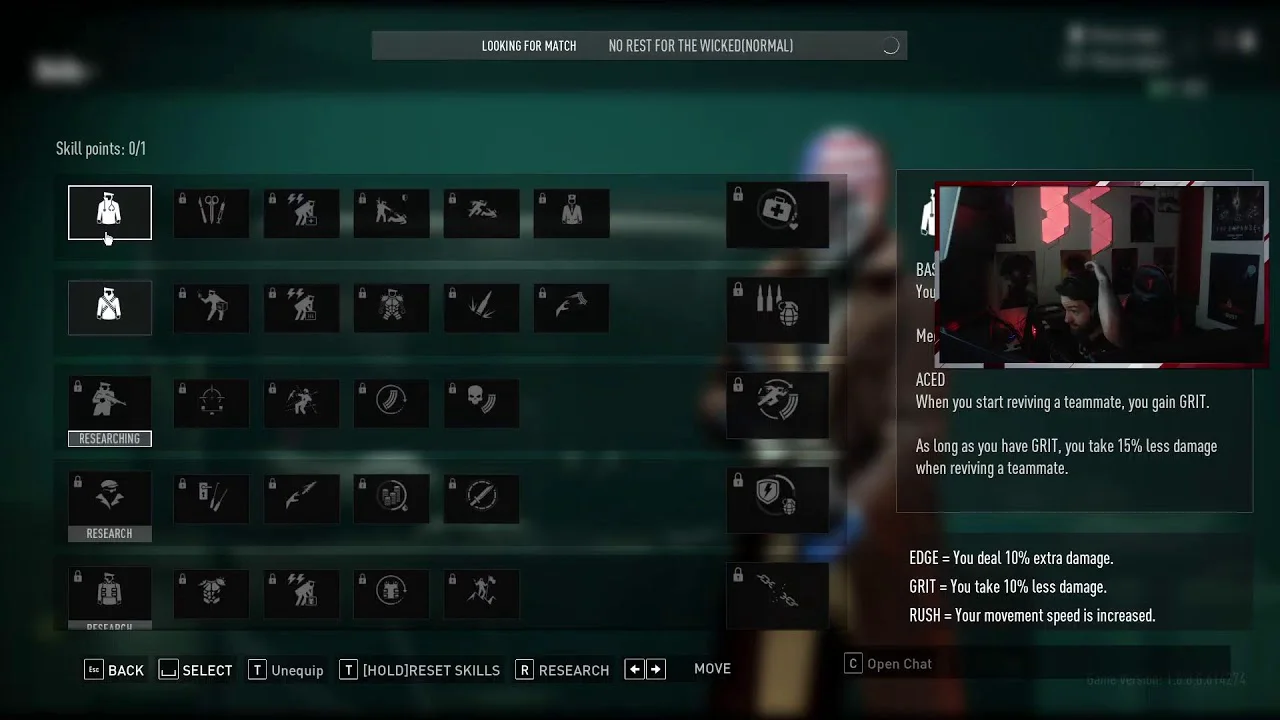Choose the scattered bullets skill
The image size is (1280, 720).
coord(481,307)
